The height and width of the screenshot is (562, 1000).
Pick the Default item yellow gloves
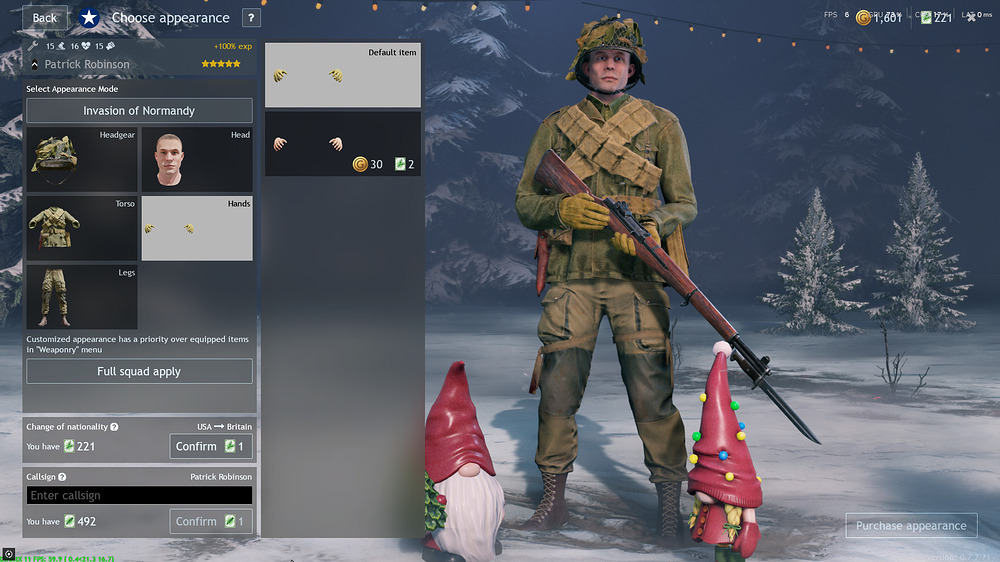coord(342,75)
